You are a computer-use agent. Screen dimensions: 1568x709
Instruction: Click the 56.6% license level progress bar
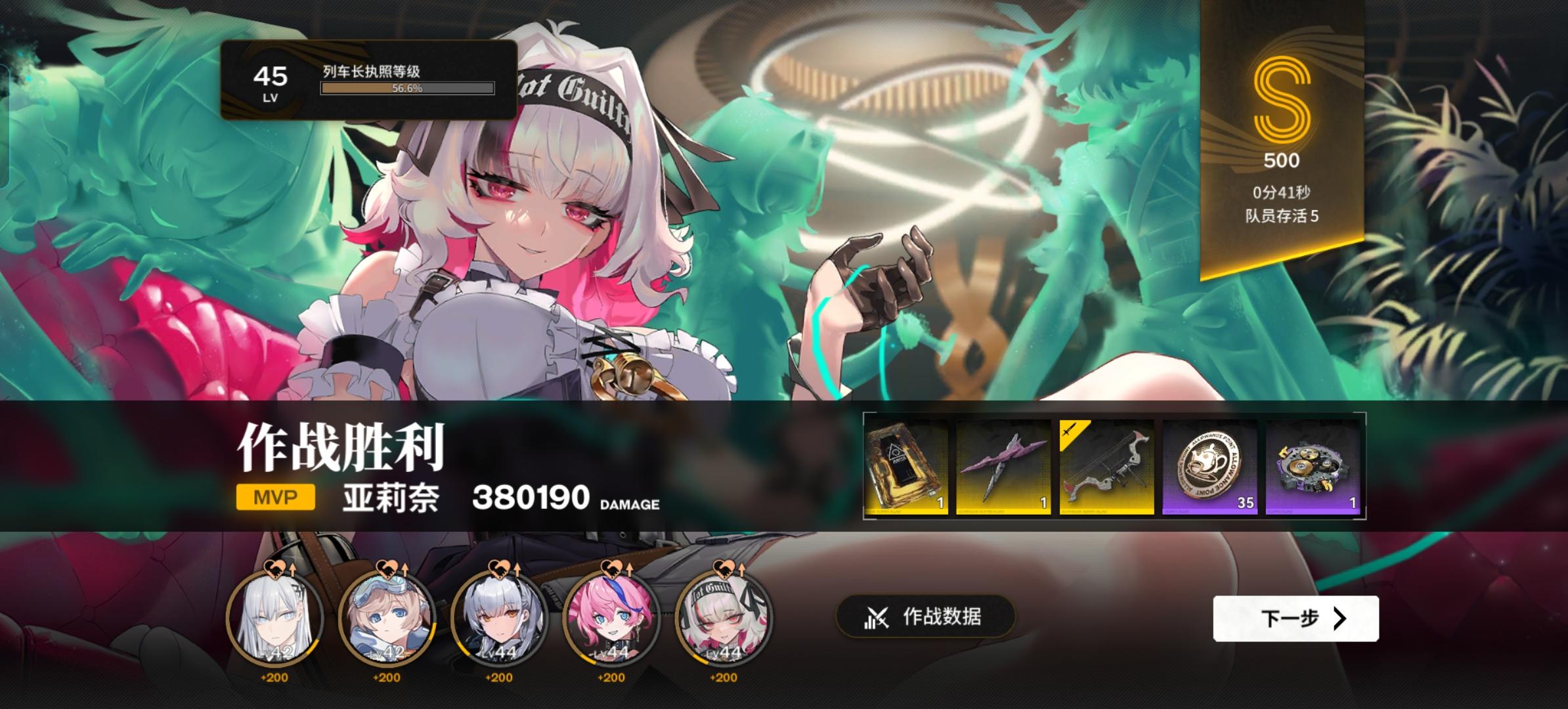(404, 87)
